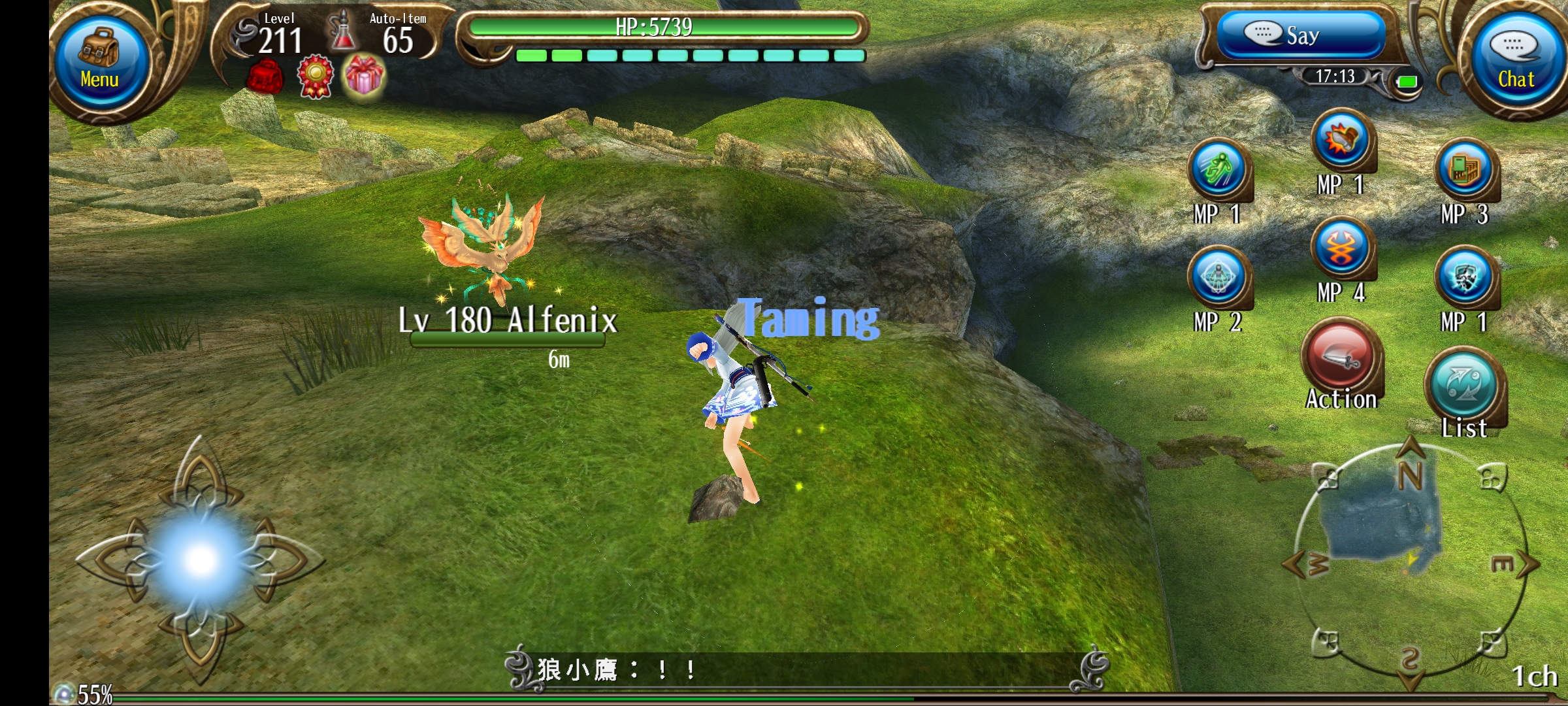The height and width of the screenshot is (706, 1568).
Task: Tap the glowing movement joystick orb
Action: tap(200, 559)
